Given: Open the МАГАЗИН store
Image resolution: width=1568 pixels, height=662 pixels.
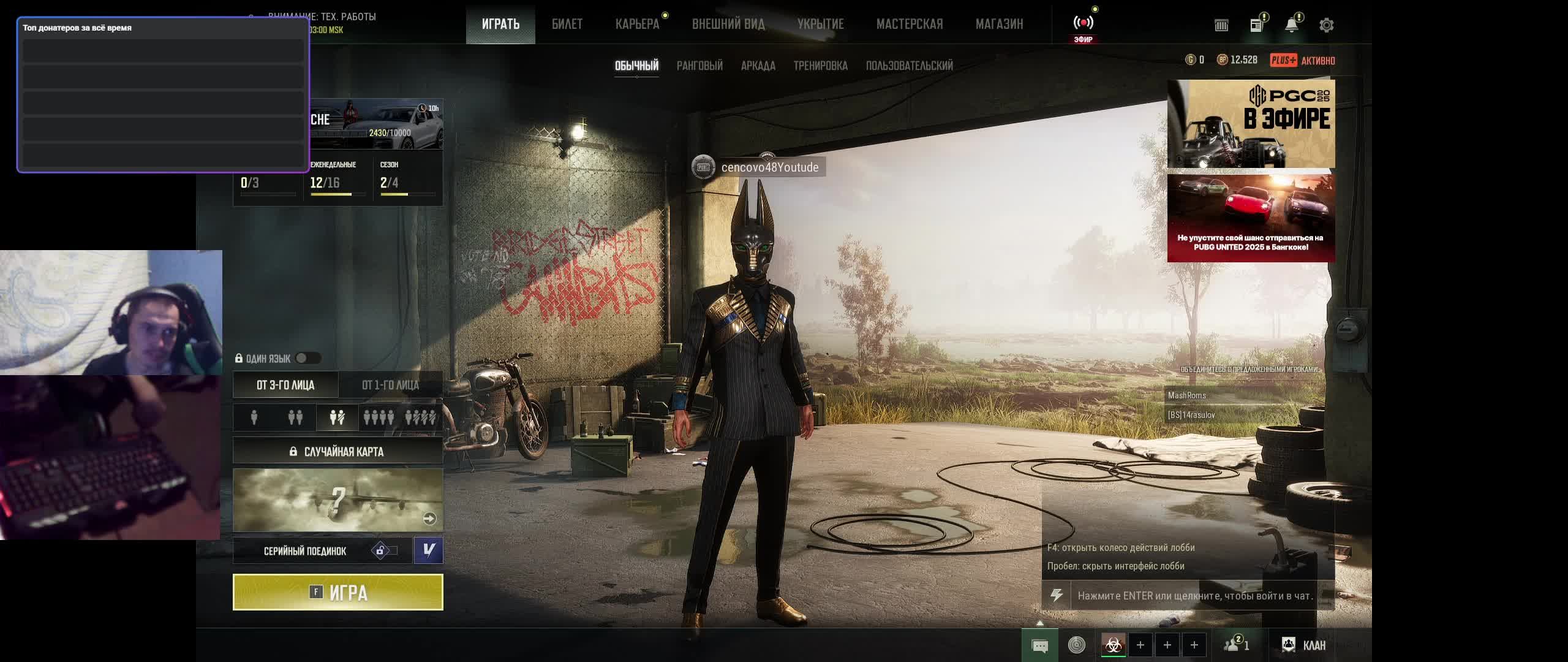Looking at the screenshot, I should [x=999, y=25].
